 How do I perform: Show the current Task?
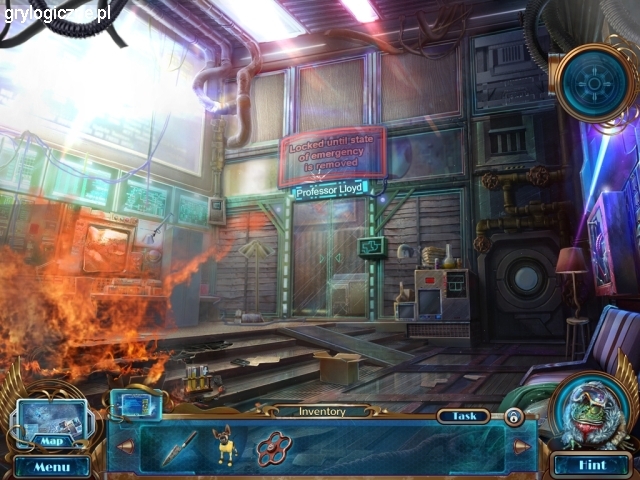pos(465,415)
